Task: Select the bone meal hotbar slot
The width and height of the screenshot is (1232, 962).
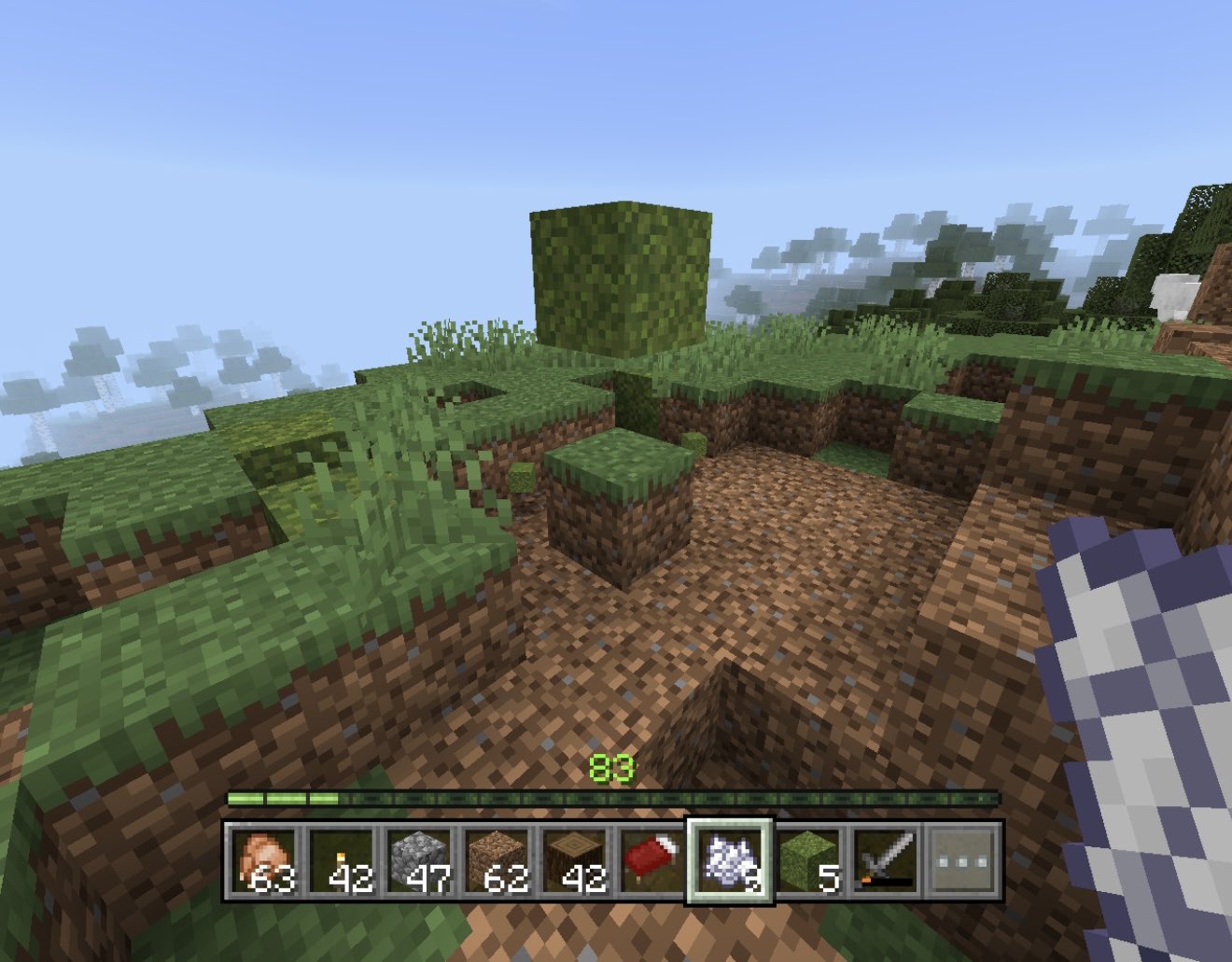Action: click(x=730, y=861)
